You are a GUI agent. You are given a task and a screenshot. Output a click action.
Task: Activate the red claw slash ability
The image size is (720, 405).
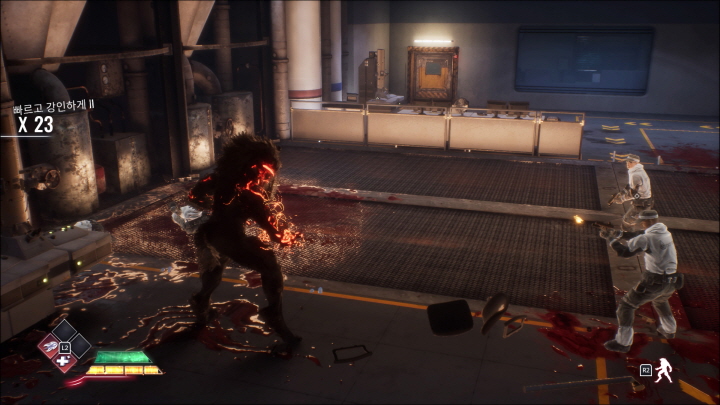click(x=48, y=346)
